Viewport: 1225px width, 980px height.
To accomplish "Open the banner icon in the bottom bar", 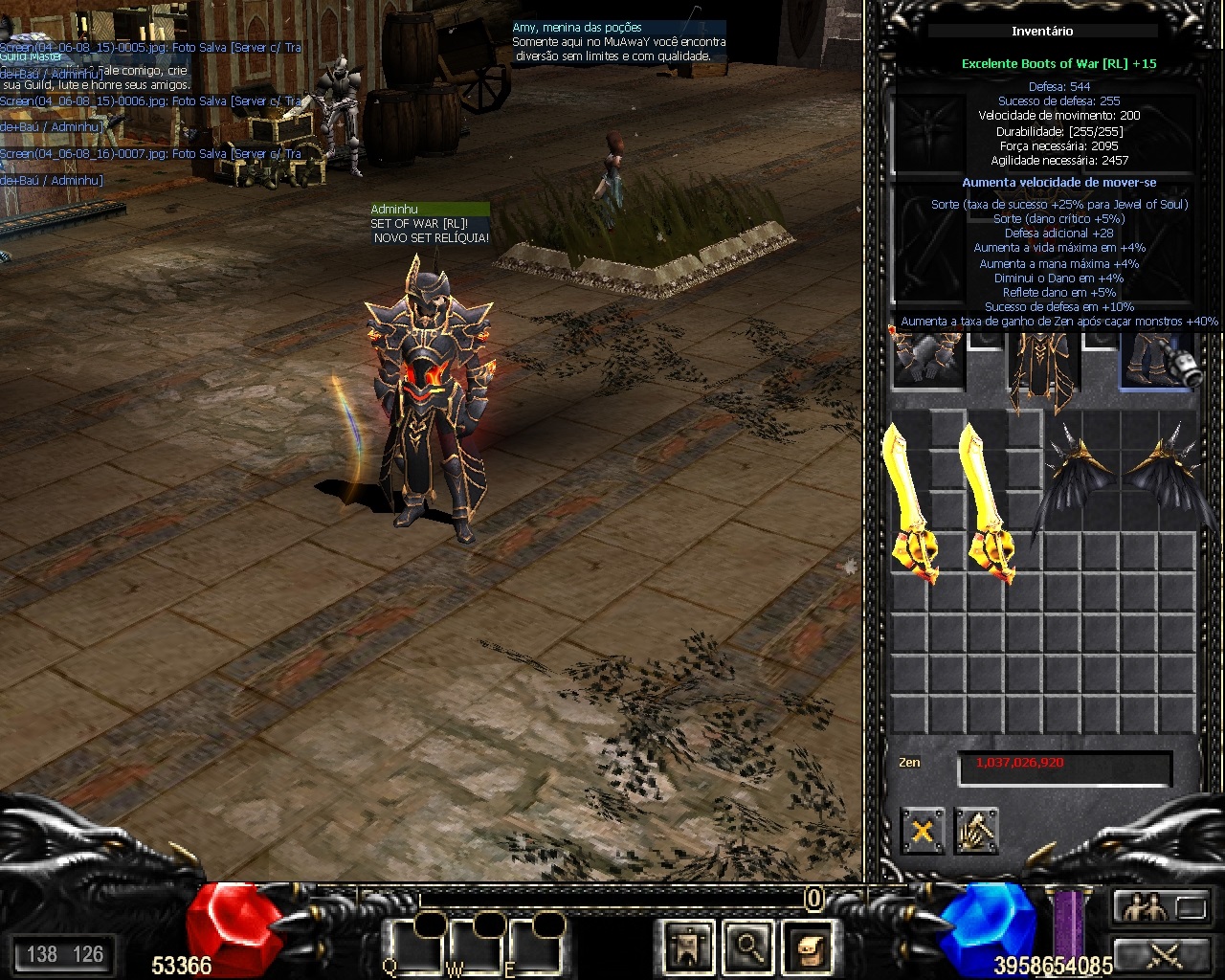I will (688, 947).
